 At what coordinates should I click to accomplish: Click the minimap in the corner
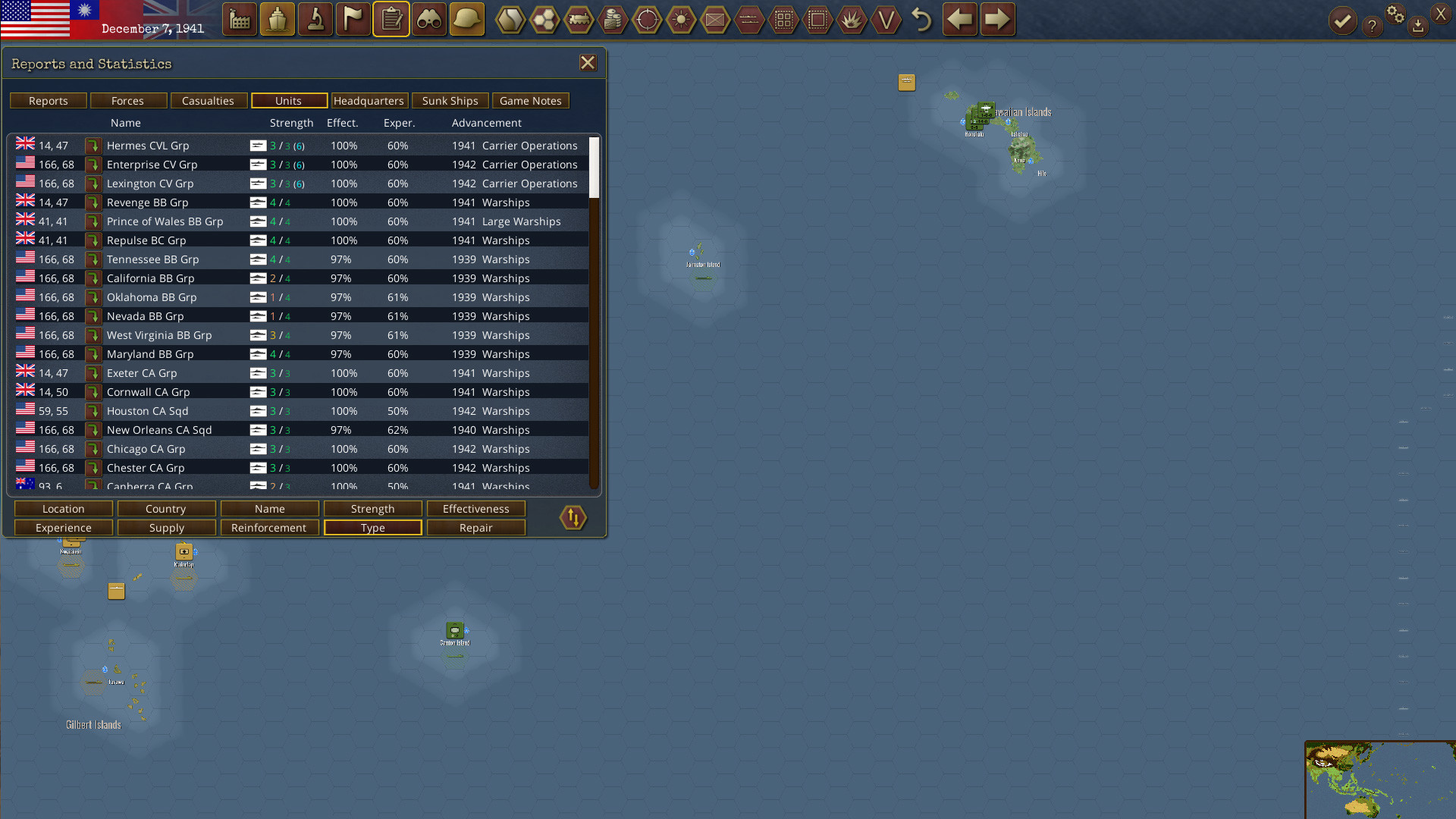(1379, 781)
